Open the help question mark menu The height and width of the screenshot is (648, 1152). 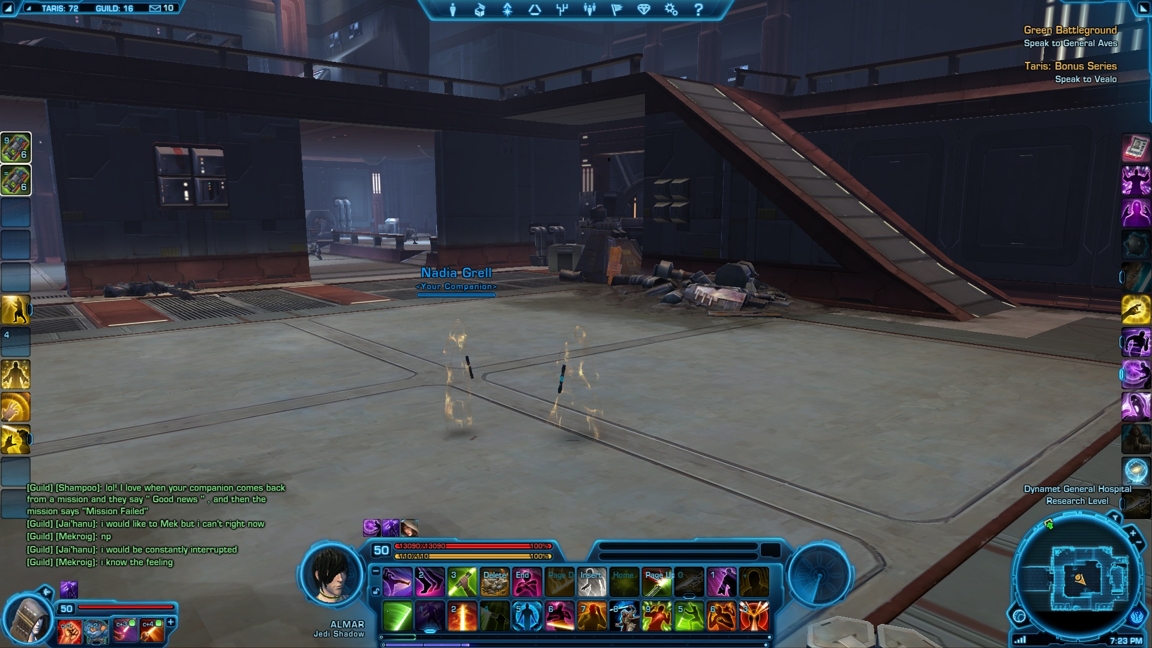click(698, 10)
